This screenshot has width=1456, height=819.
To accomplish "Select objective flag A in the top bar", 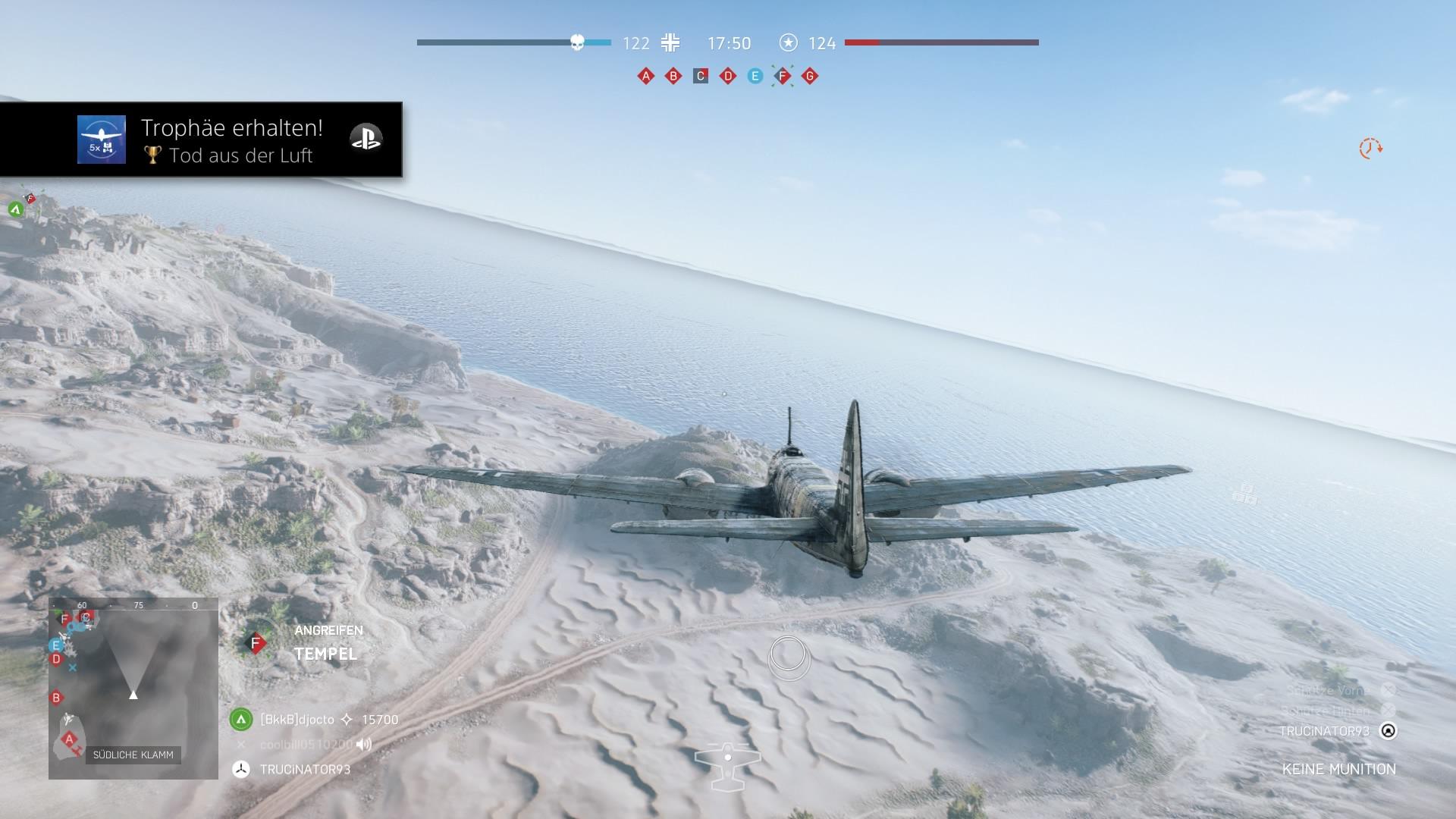I will pyautogui.click(x=645, y=76).
